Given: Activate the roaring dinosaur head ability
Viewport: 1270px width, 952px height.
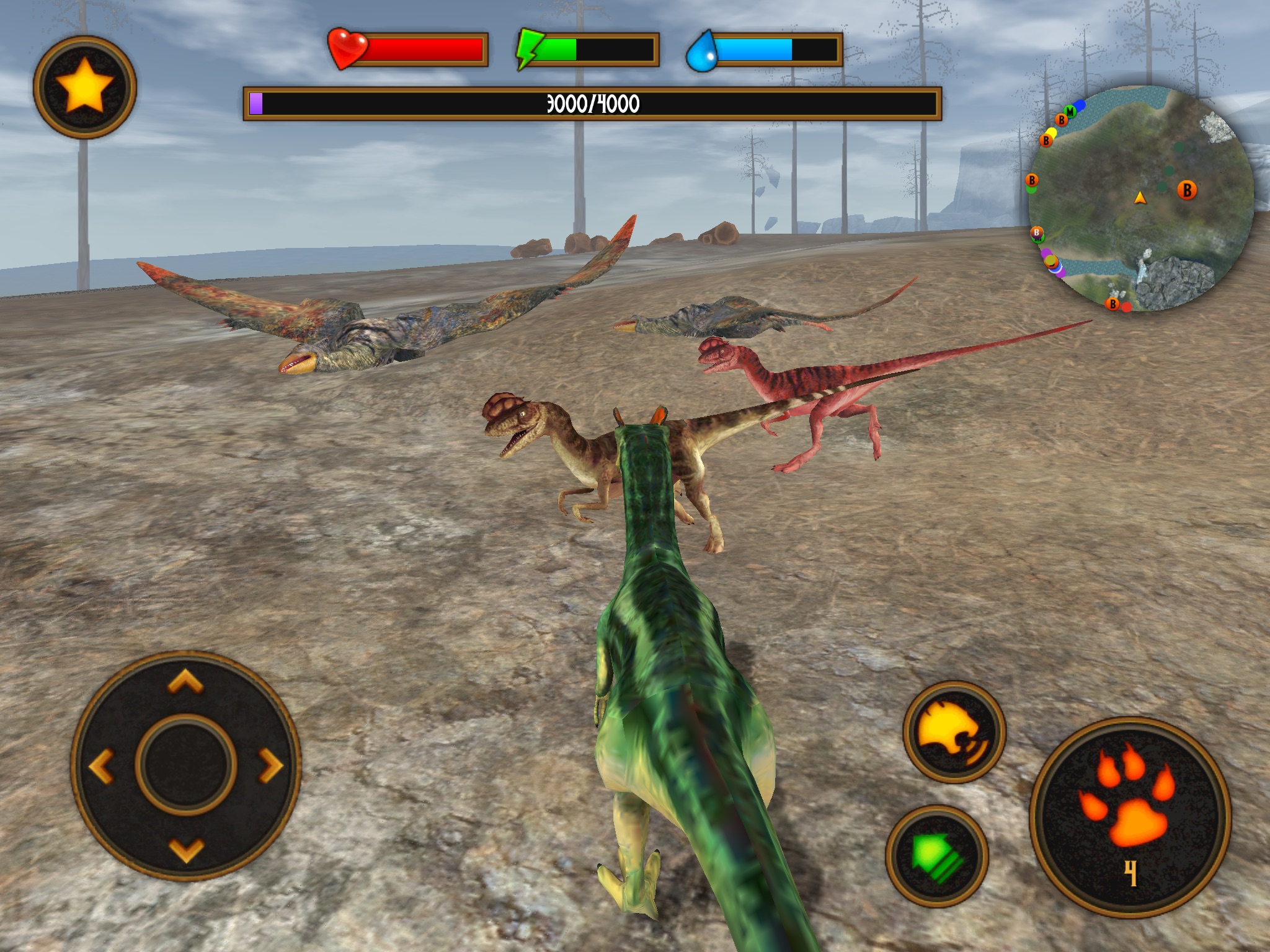Looking at the screenshot, I should point(954,732).
